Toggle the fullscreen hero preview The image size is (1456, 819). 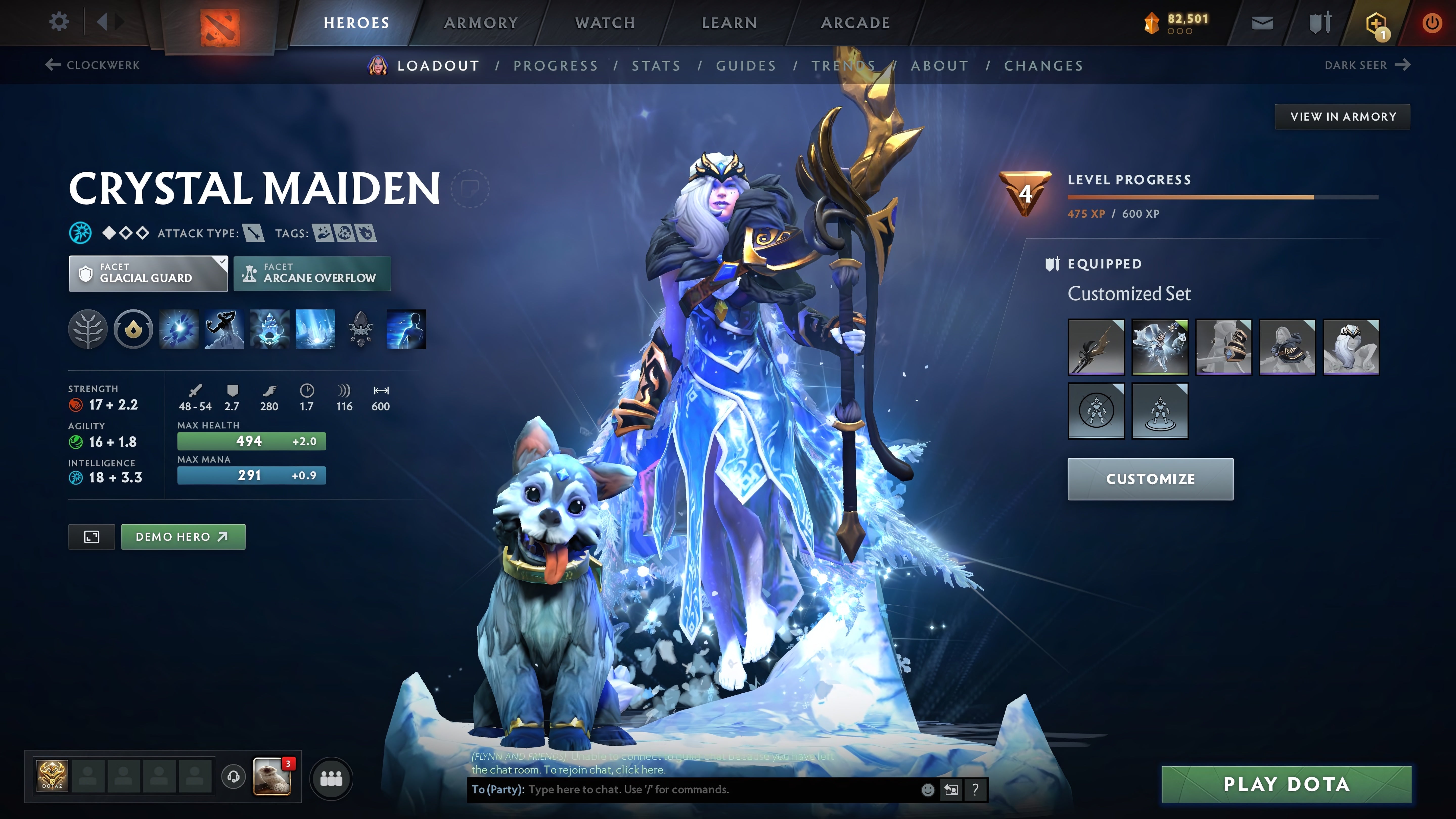91,536
